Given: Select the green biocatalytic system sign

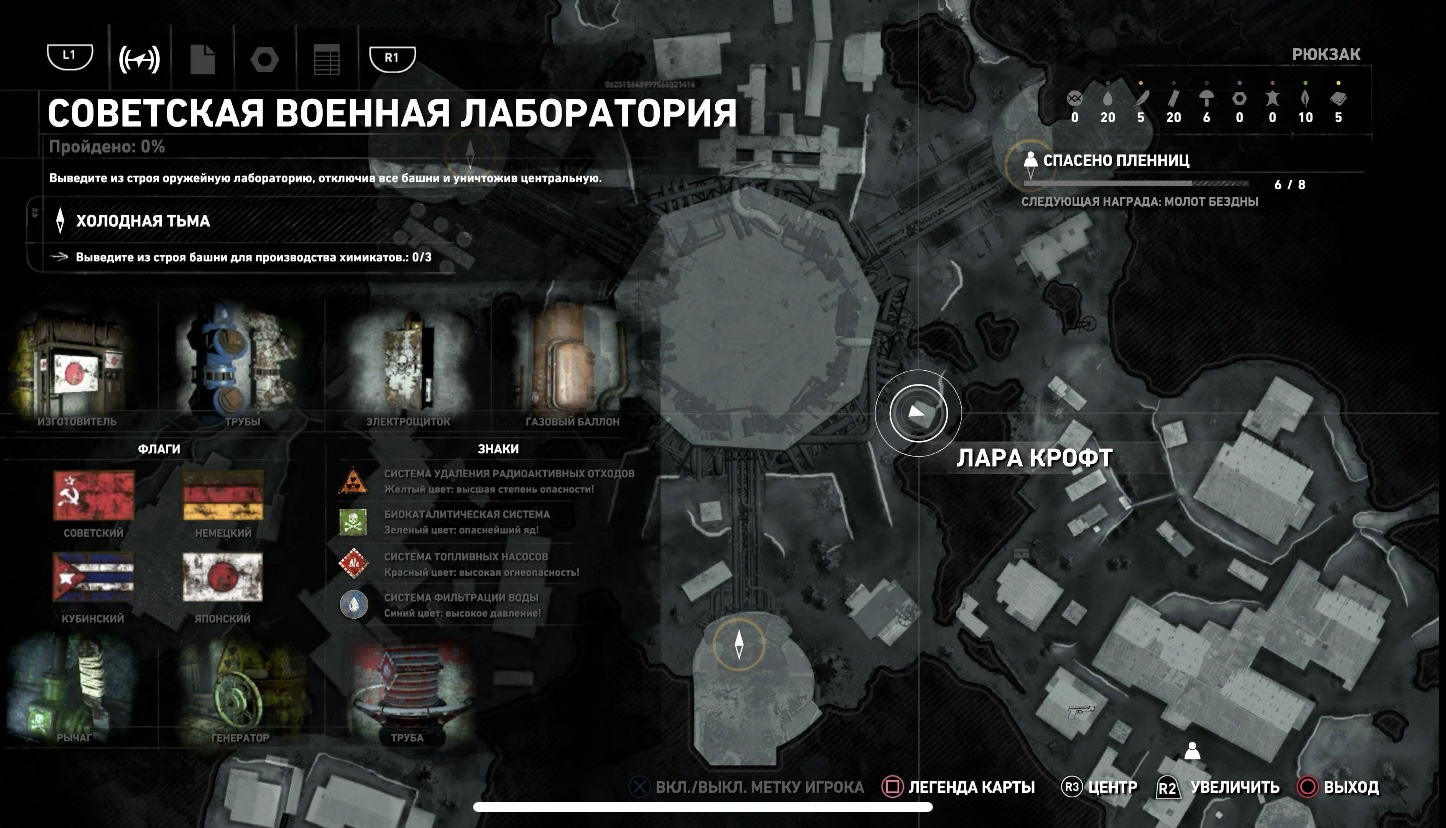Looking at the screenshot, I should click(x=352, y=521).
